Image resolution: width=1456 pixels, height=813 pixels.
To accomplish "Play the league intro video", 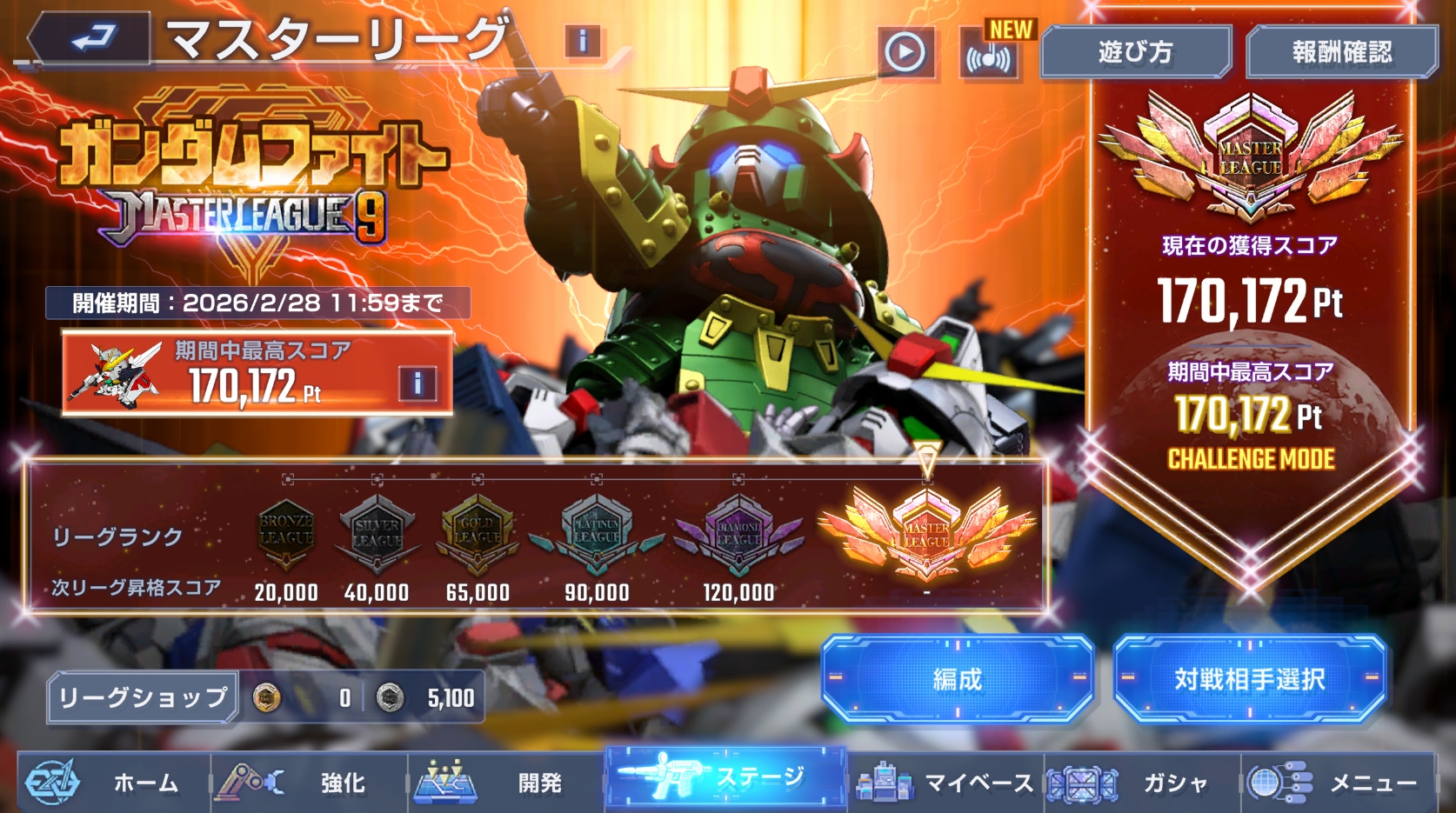I will point(905,53).
